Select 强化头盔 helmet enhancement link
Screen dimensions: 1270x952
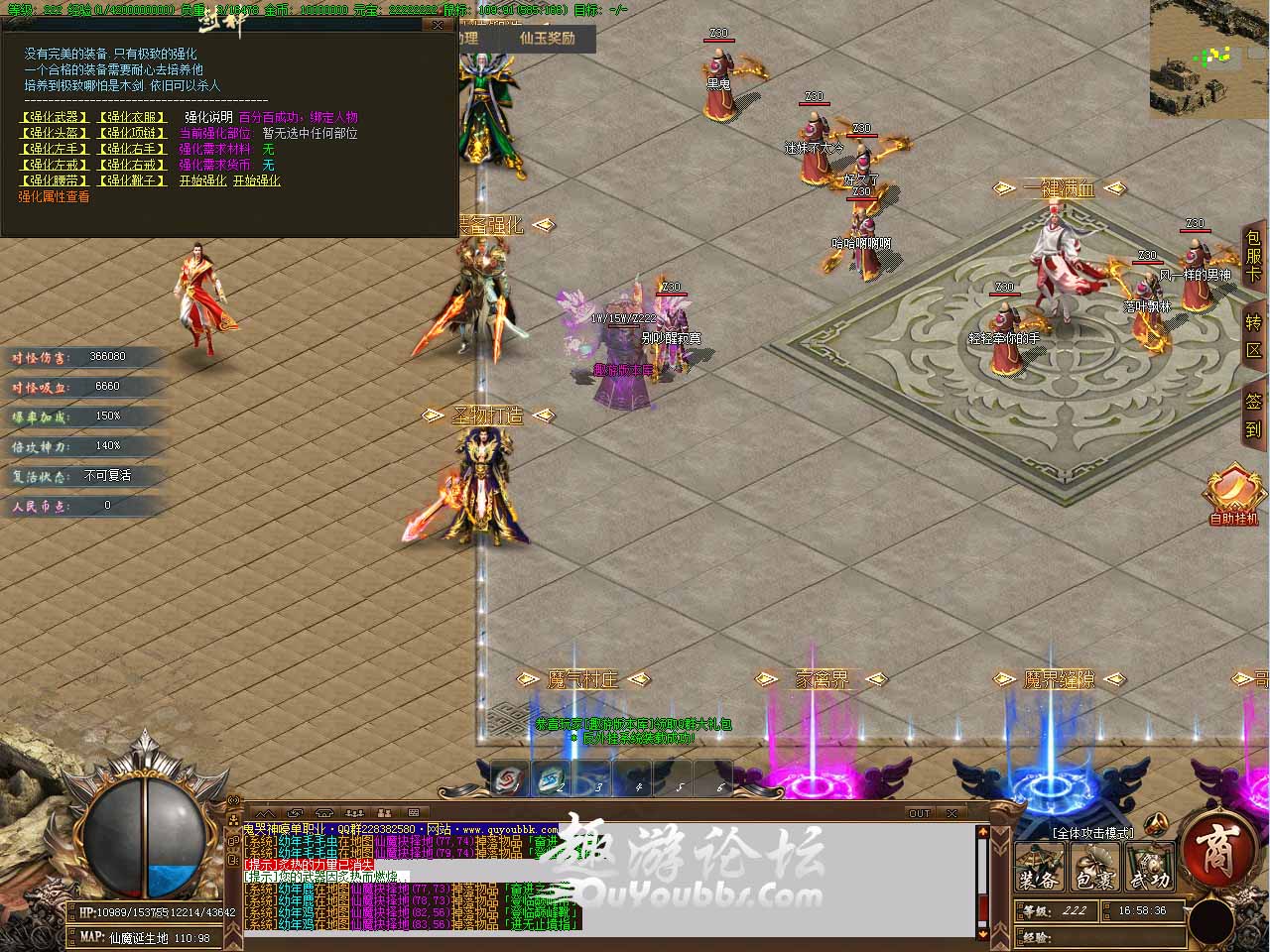pos(55,133)
